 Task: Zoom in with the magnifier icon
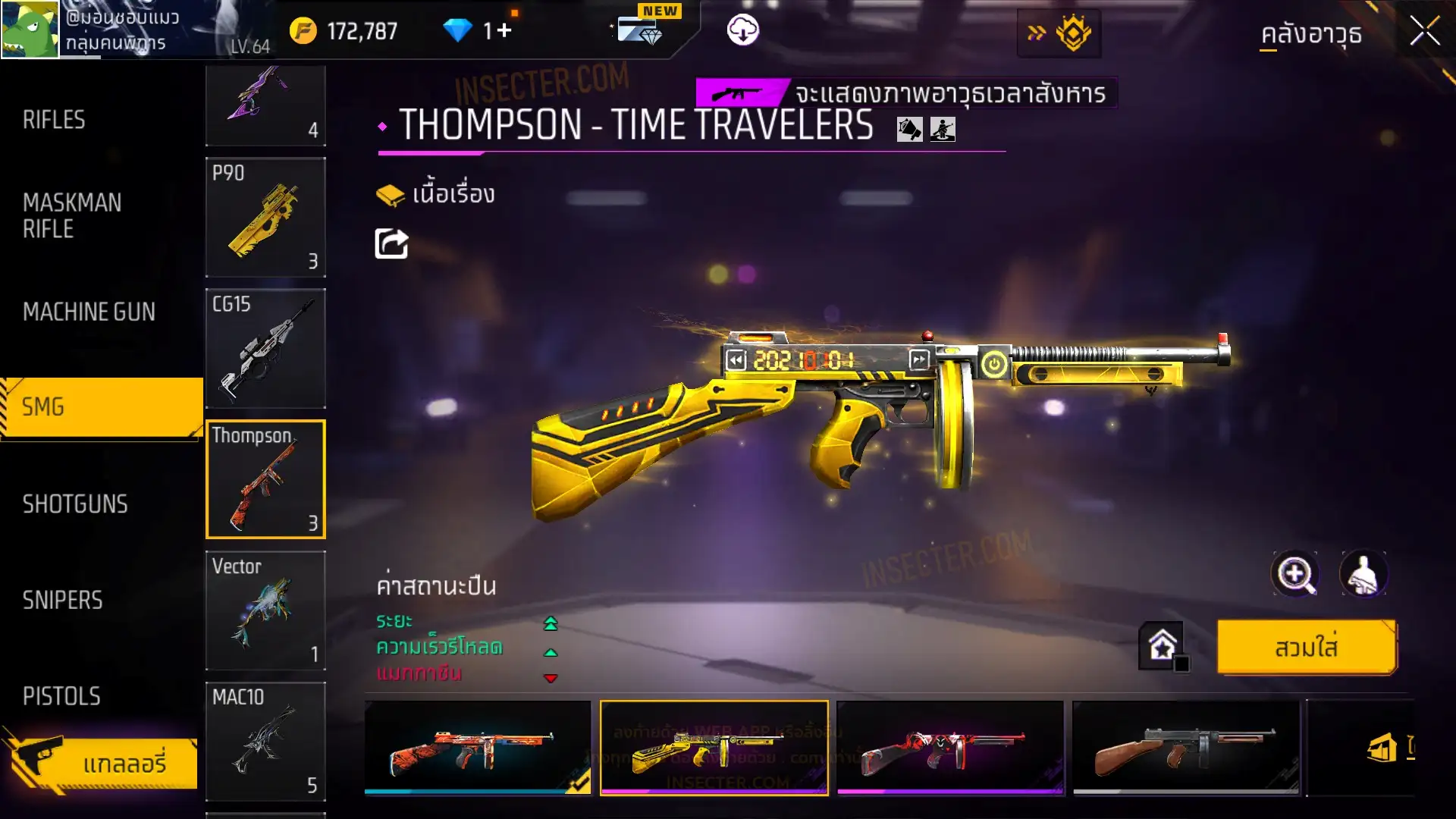pyautogui.click(x=1294, y=574)
